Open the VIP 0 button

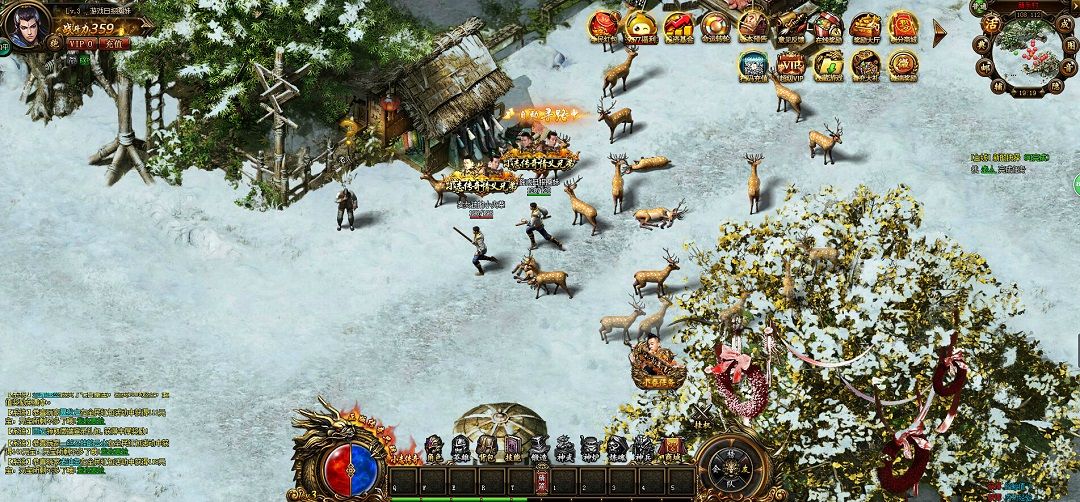coord(80,44)
